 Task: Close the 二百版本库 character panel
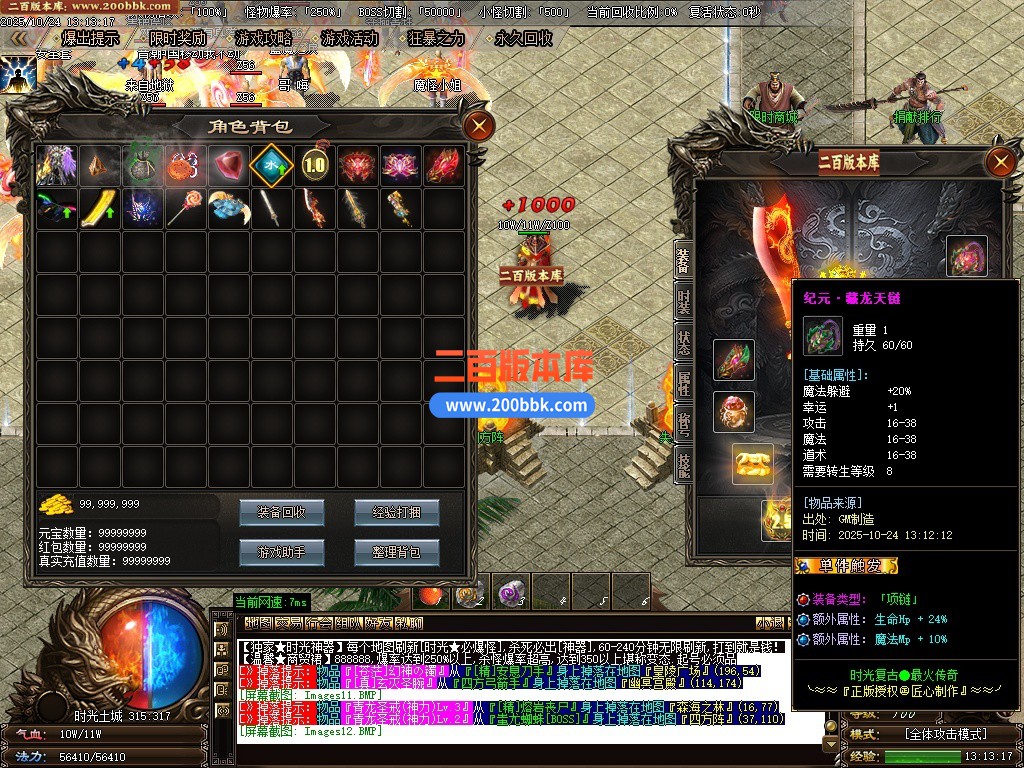[x=1000, y=162]
